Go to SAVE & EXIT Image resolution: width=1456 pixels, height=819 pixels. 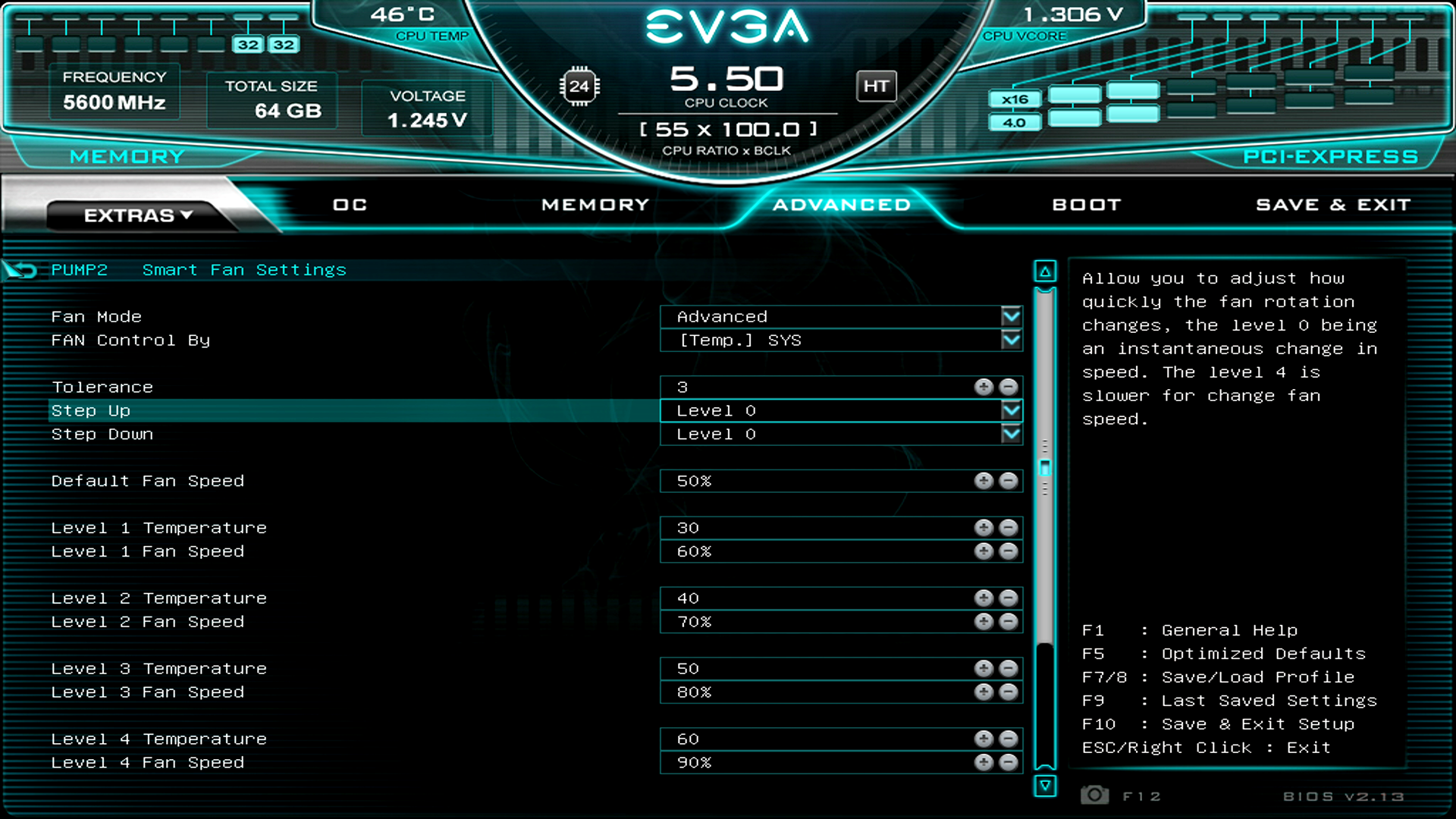click(x=1332, y=204)
